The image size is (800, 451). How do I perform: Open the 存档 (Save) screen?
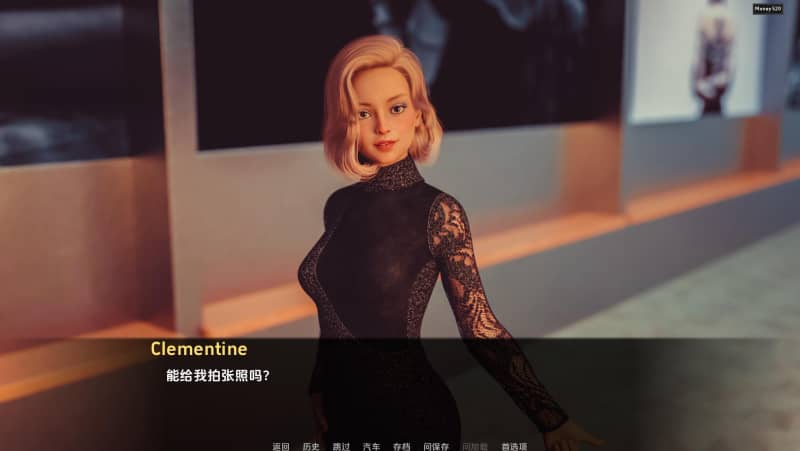(401, 446)
